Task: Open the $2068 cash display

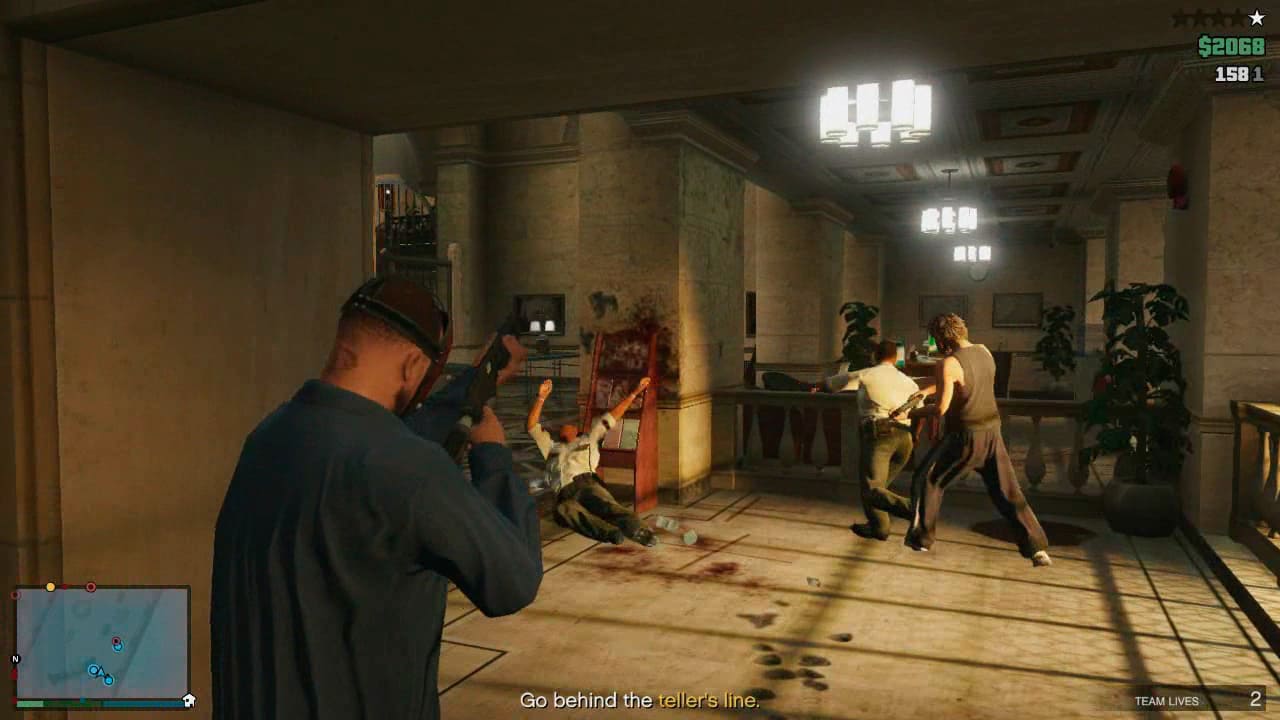Action: click(1232, 45)
